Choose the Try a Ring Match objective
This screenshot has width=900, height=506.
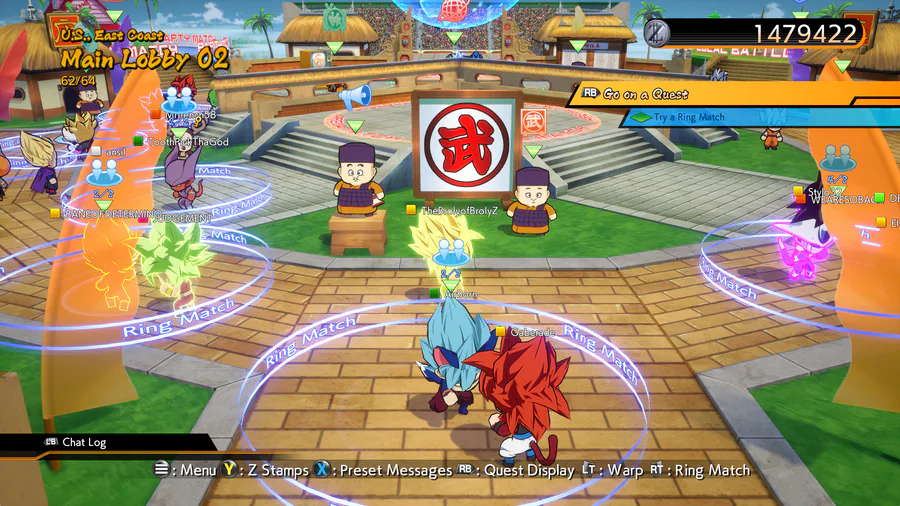pos(689,117)
